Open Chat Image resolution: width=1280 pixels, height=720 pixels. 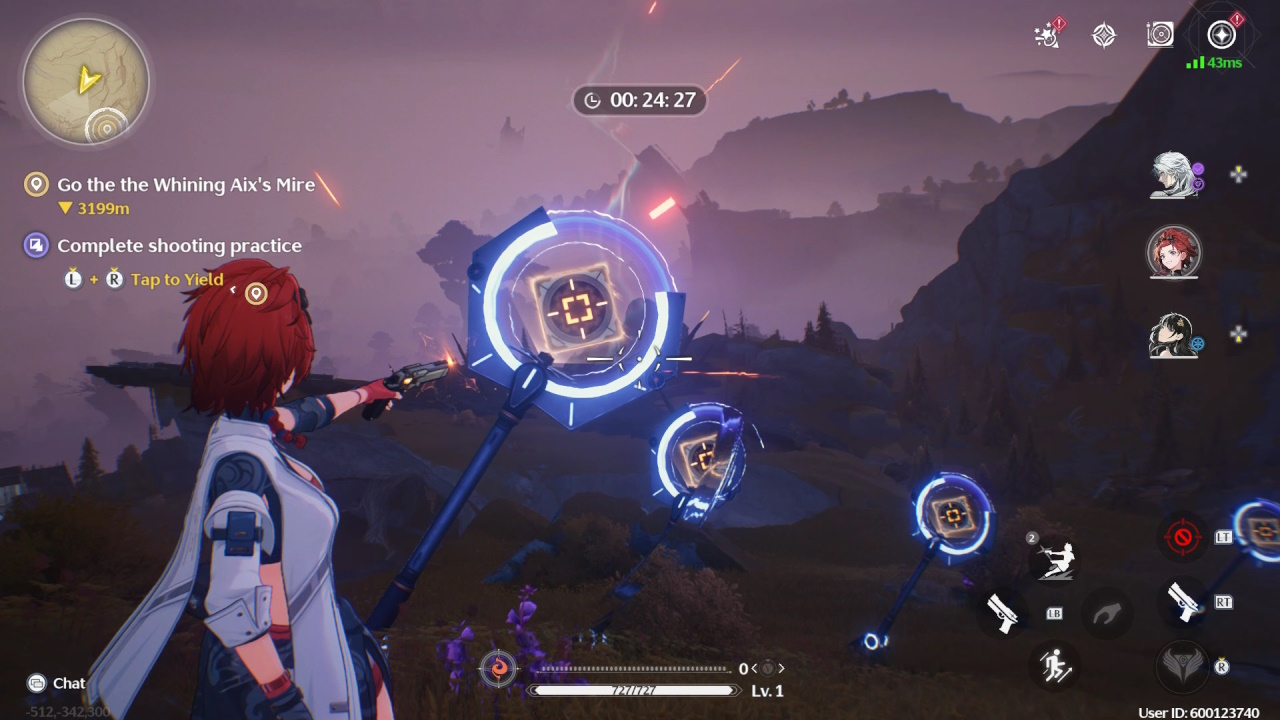click(x=54, y=683)
